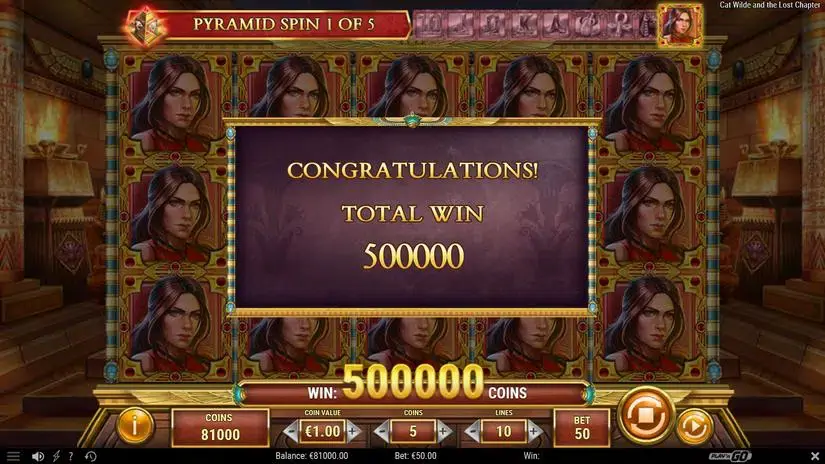Lower the number of coins
The image size is (825, 464).
pos(381,432)
